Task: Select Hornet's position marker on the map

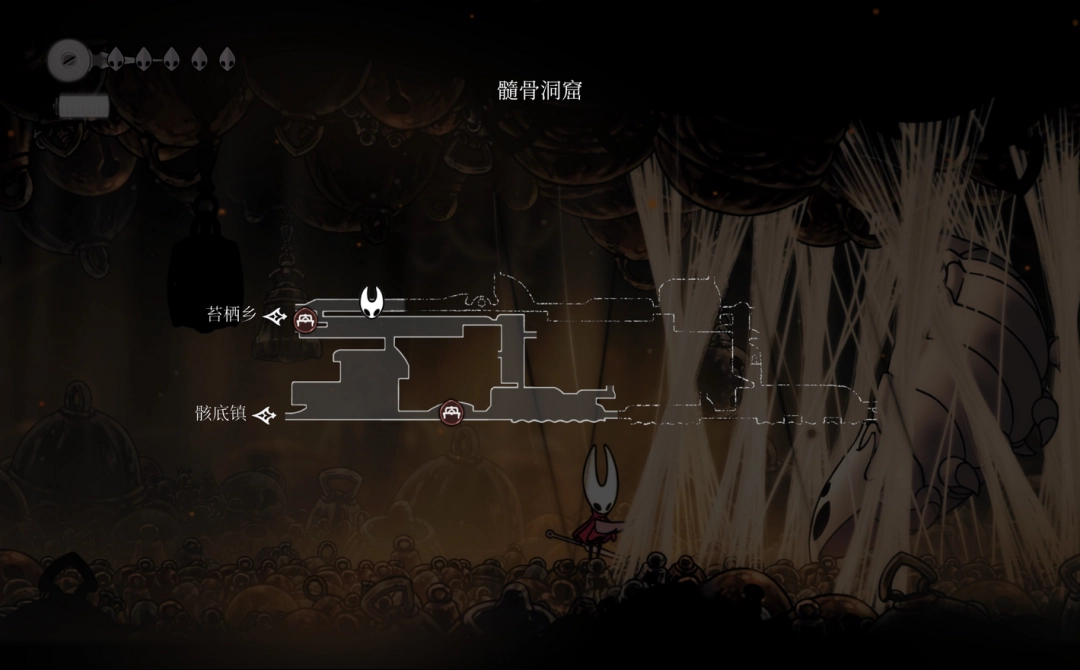Action: (x=372, y=300)
